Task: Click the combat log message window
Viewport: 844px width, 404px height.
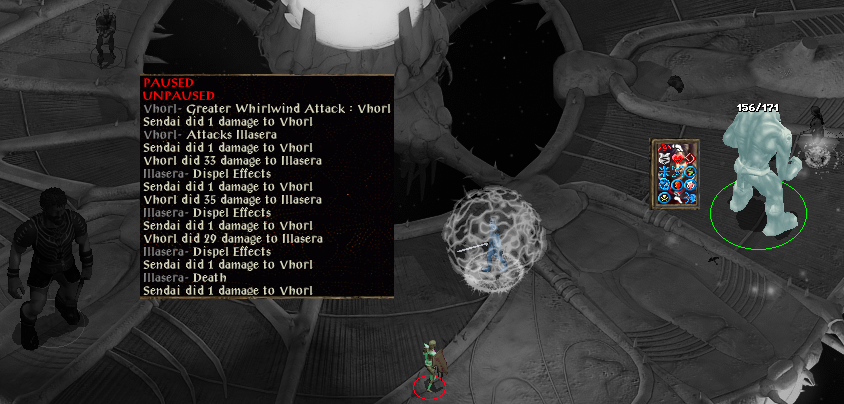Action: [266, 186]
